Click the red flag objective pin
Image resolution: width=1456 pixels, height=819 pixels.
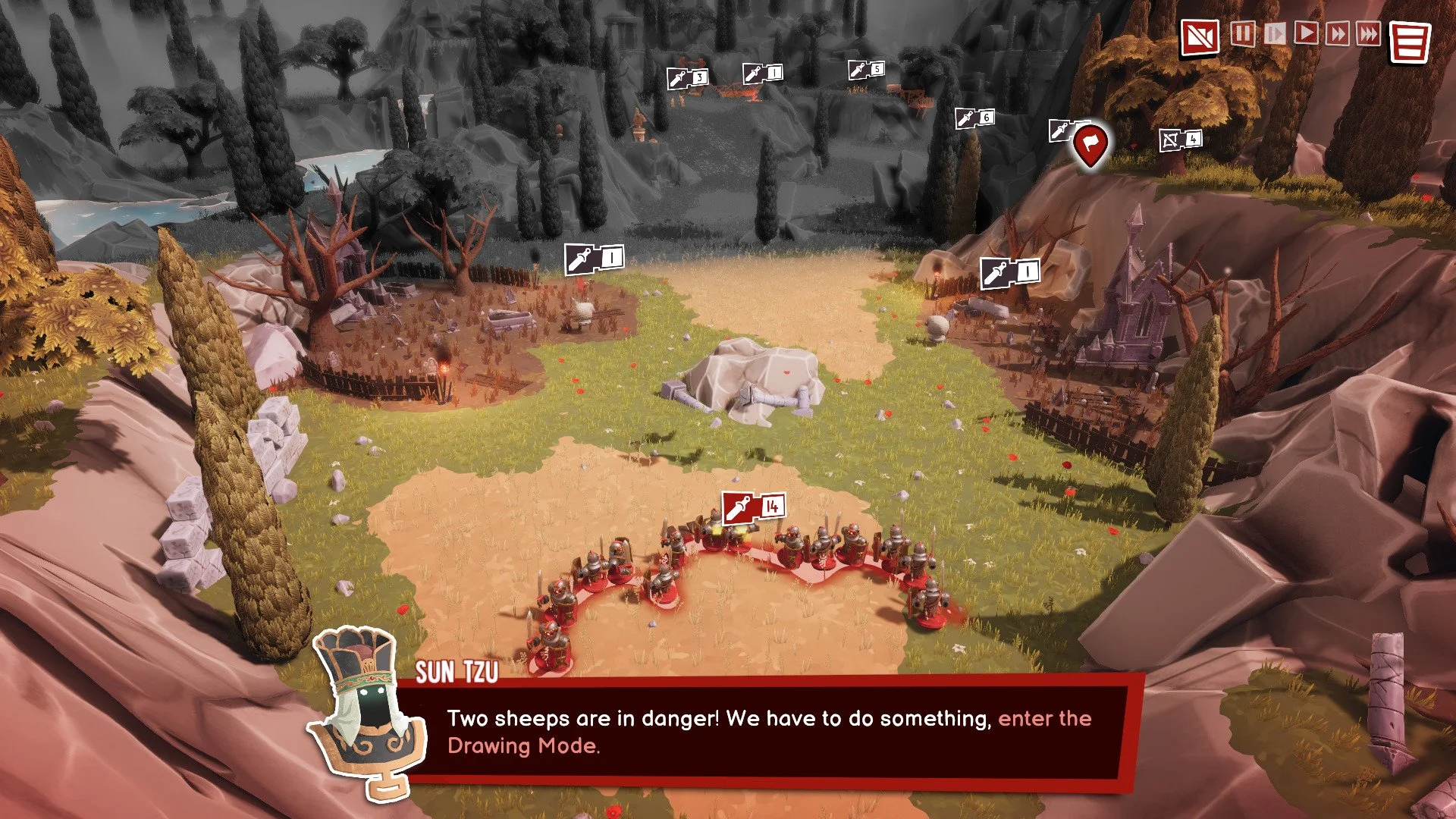pos(1090,143)
